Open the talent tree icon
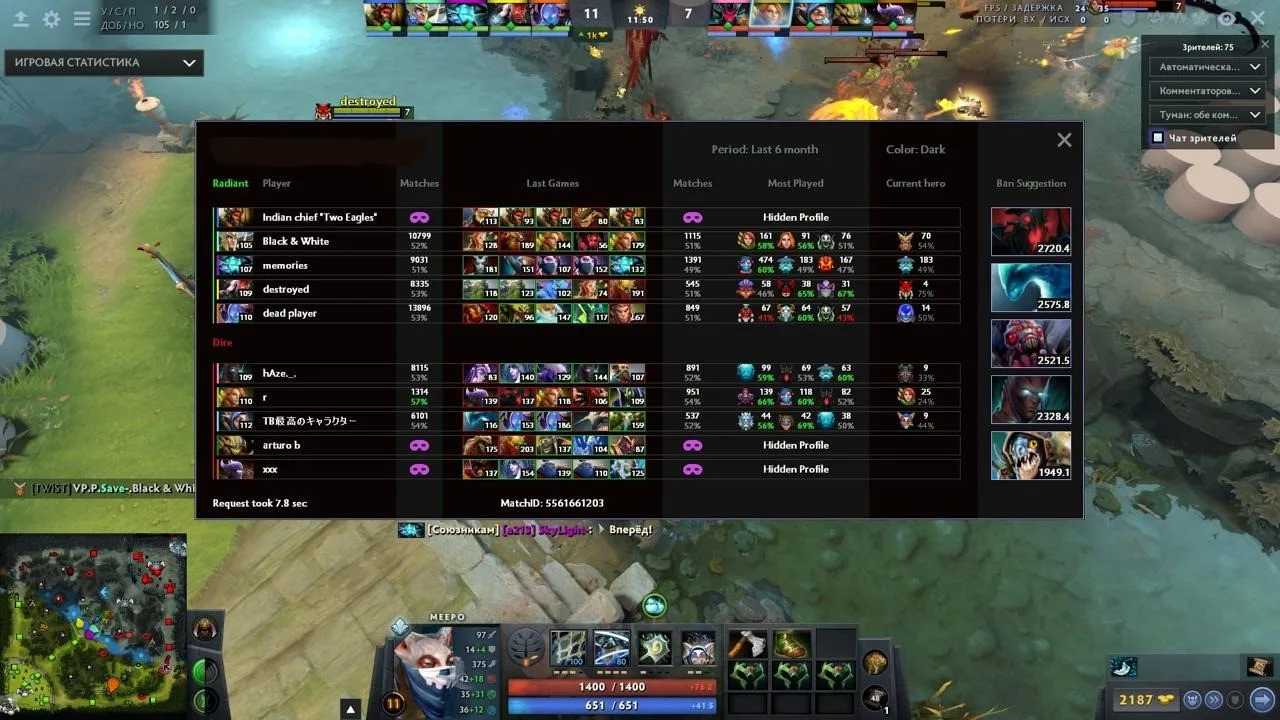This screenshot has height=720, width=1280. click(526, 648)
